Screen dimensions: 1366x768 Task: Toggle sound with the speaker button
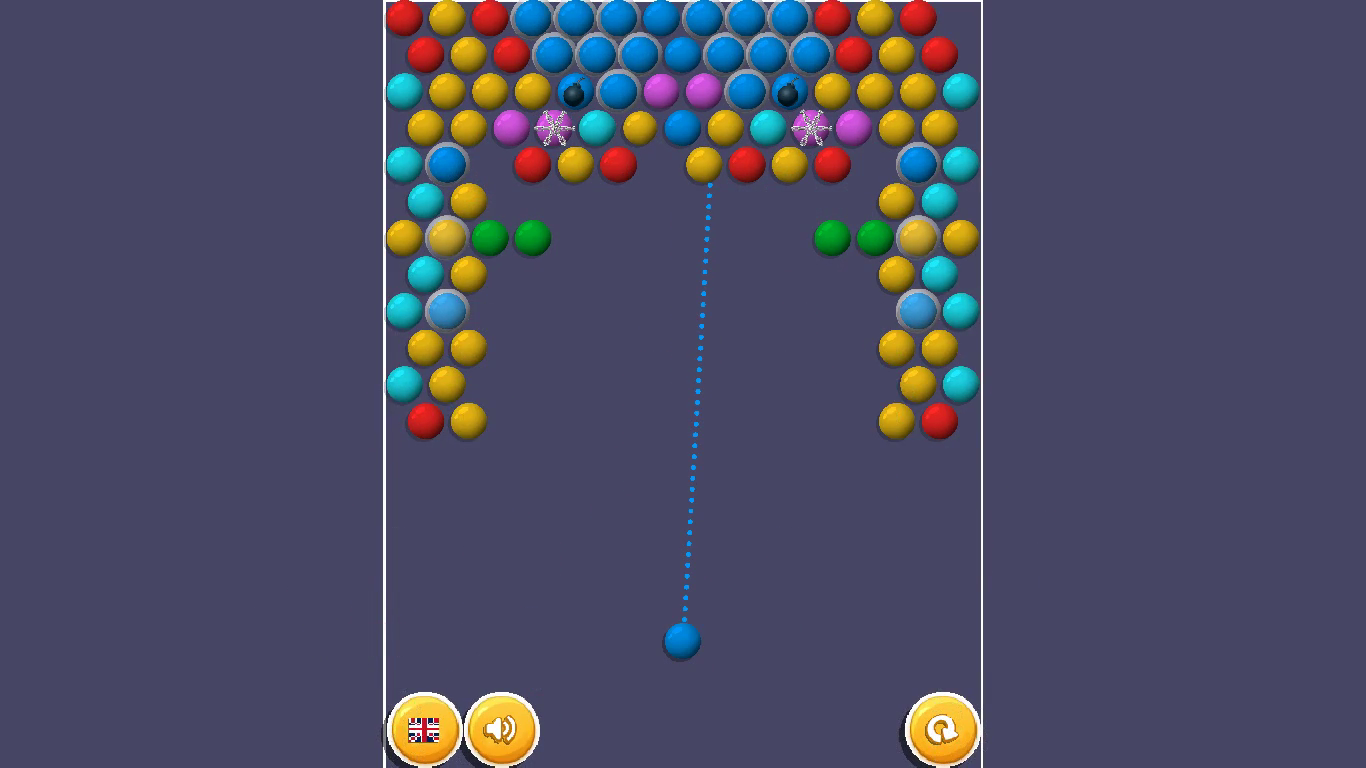tap(502, 731)
